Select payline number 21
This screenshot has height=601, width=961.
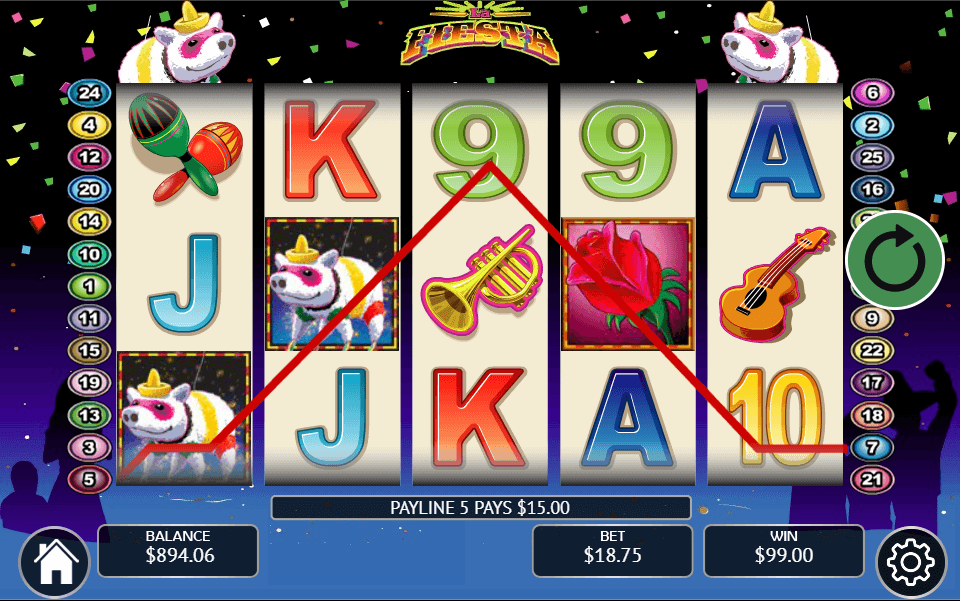point(872,479)
